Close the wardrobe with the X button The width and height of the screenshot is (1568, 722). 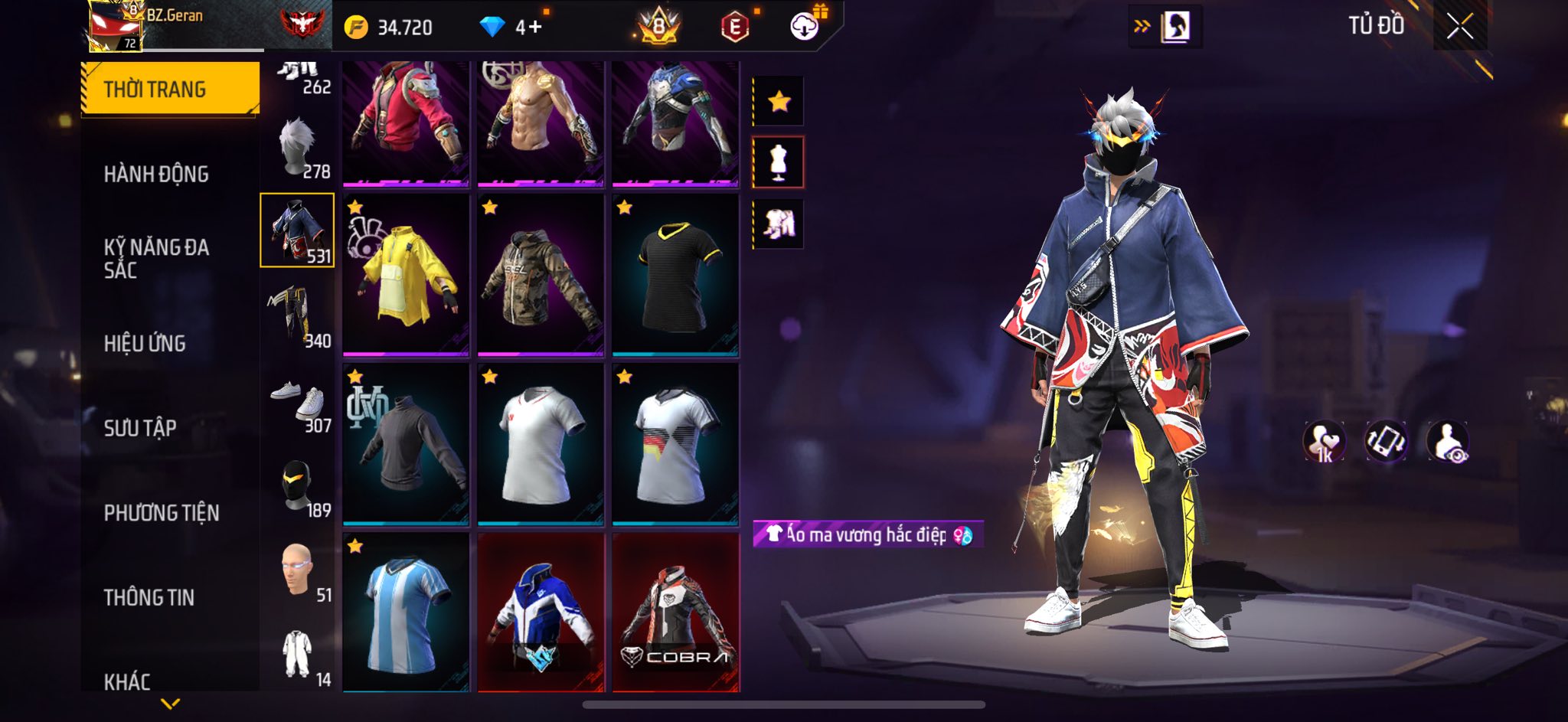(x=1459, y=27)
